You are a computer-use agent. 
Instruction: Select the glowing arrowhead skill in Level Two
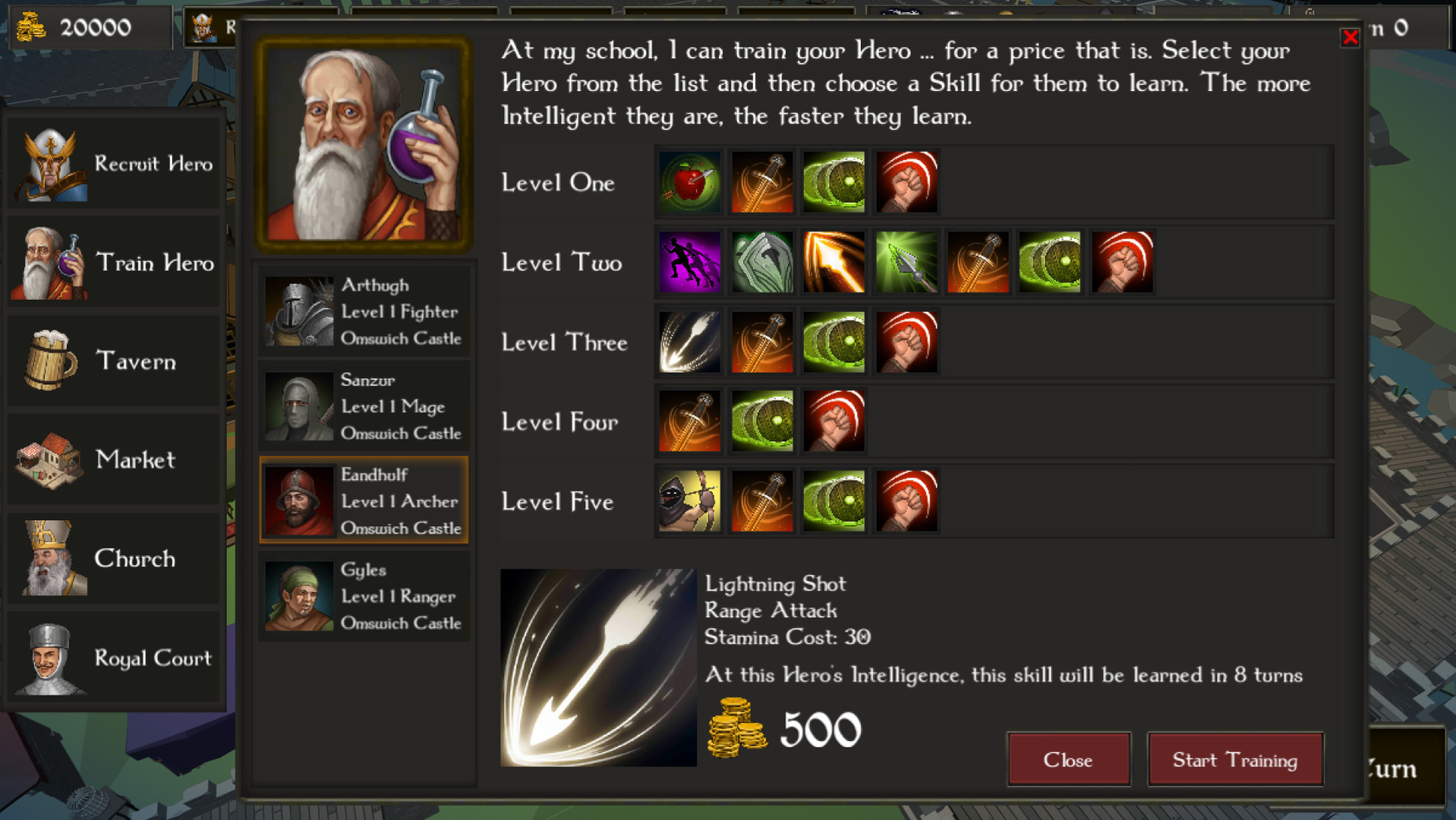(x=905, y=261)
